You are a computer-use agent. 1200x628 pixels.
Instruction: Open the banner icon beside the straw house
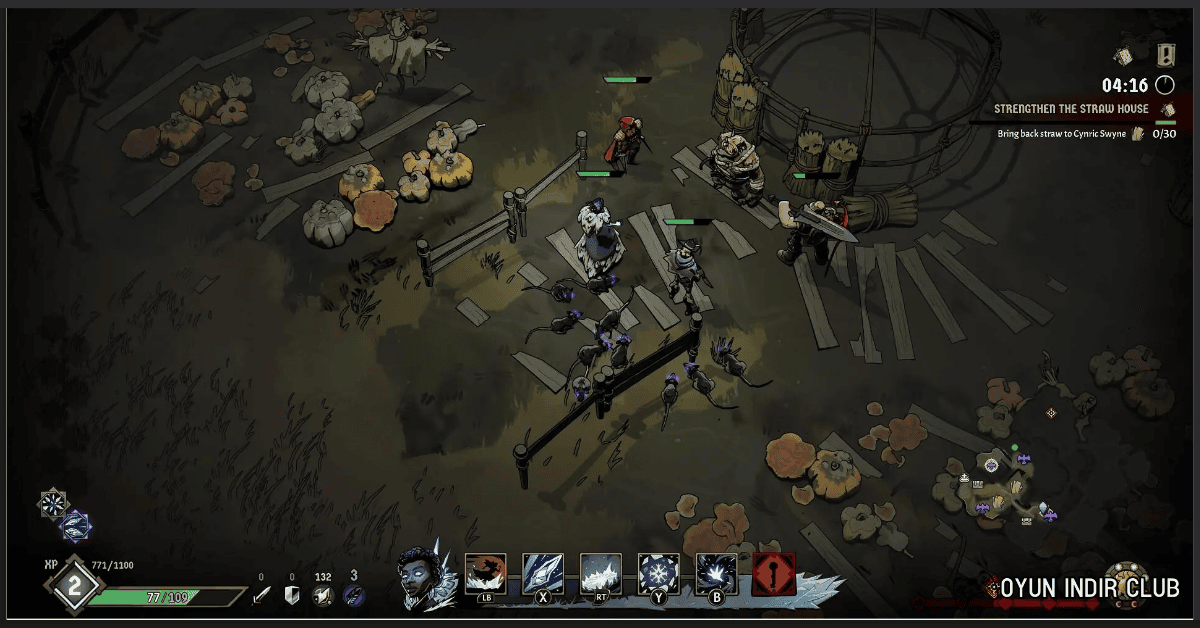(x=1166, y=55)
